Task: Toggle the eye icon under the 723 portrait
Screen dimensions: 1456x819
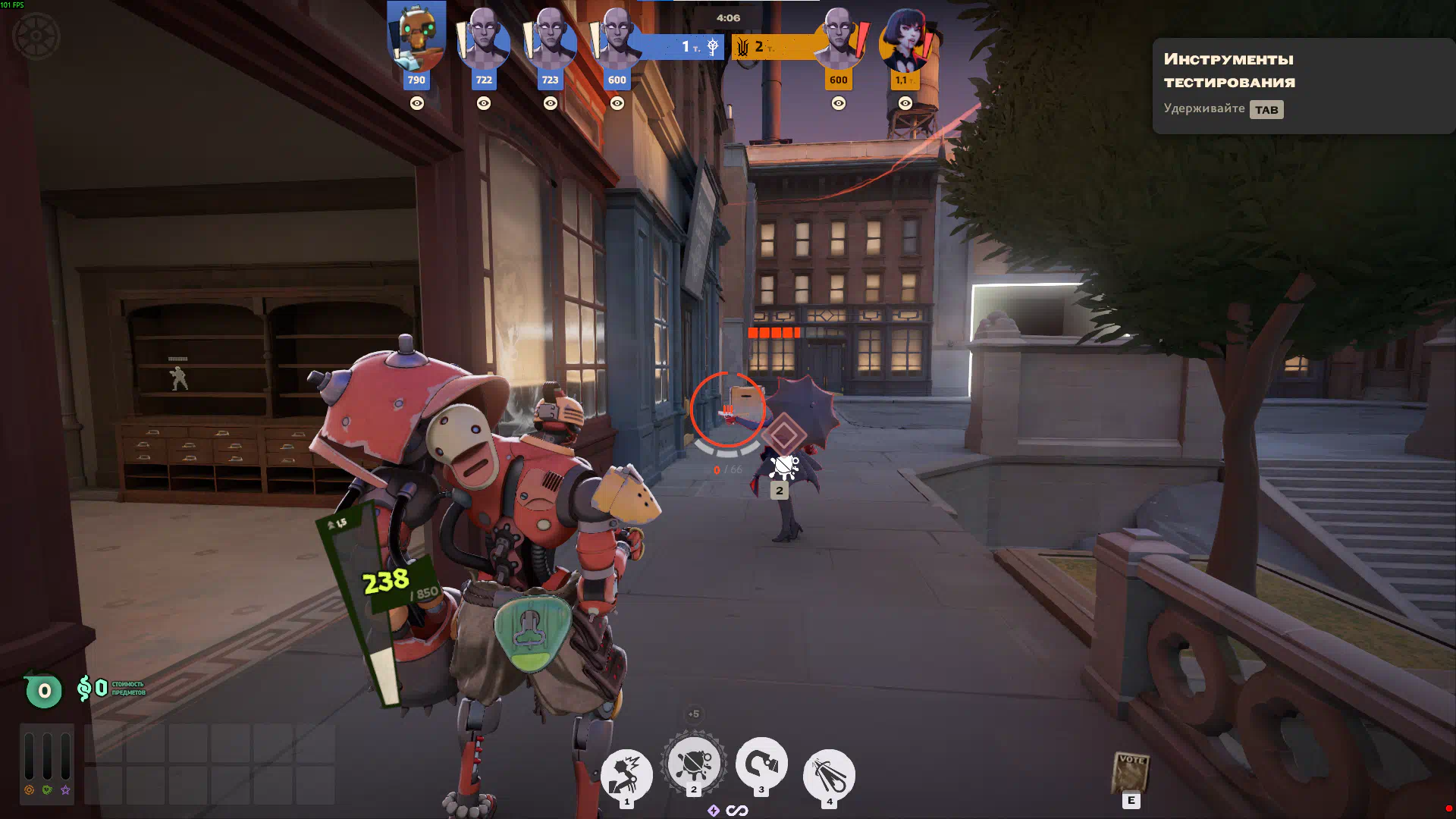Action: click(x=551, y=103)
